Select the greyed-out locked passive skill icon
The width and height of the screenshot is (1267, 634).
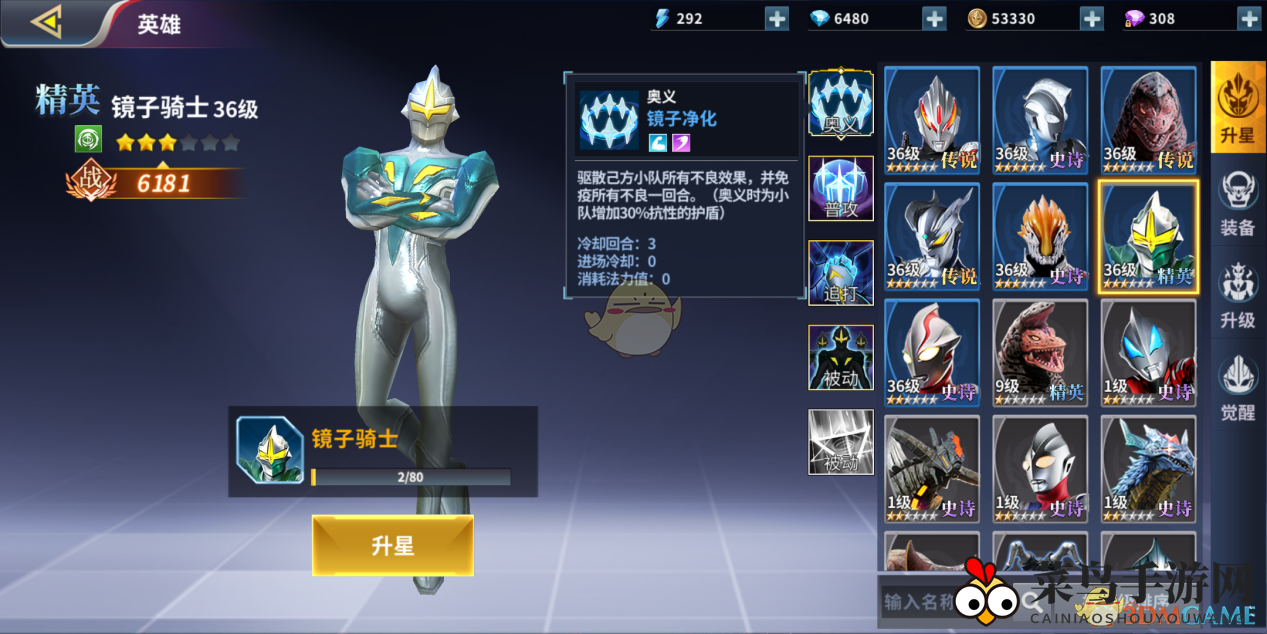click(840, 441)
